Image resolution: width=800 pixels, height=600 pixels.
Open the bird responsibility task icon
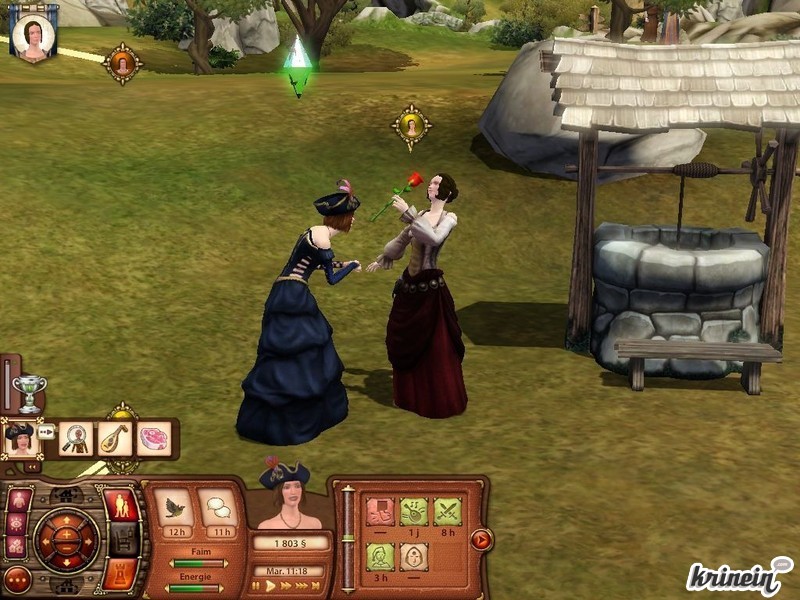point(174,508)
